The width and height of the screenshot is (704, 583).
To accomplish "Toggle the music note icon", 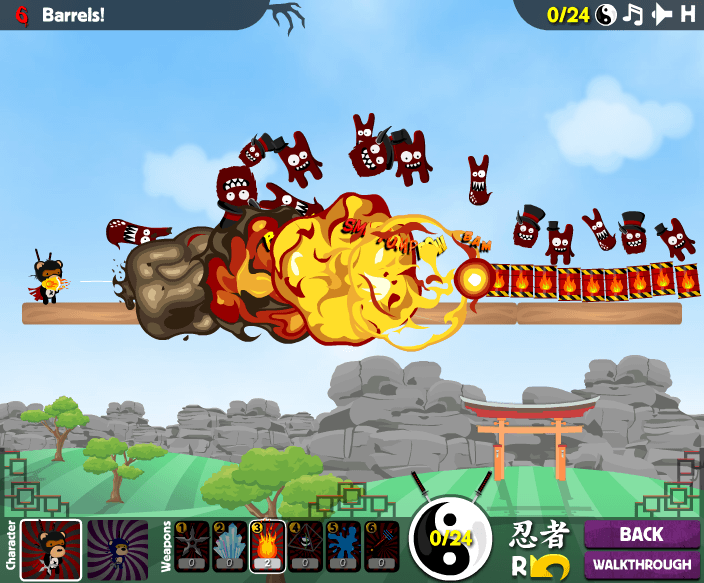I will pos(633,14).
